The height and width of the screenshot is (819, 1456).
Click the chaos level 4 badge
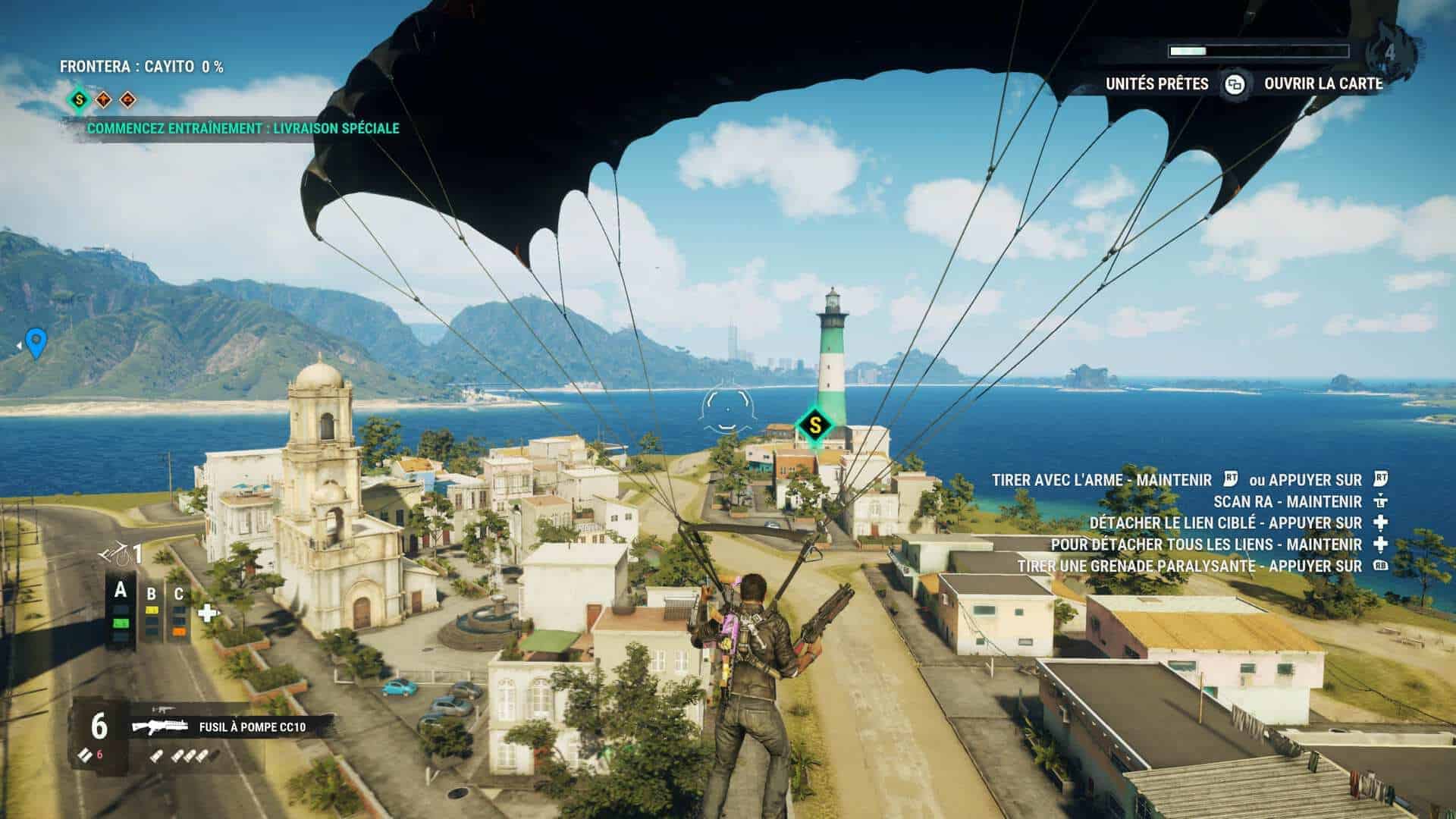(1389, 53)
